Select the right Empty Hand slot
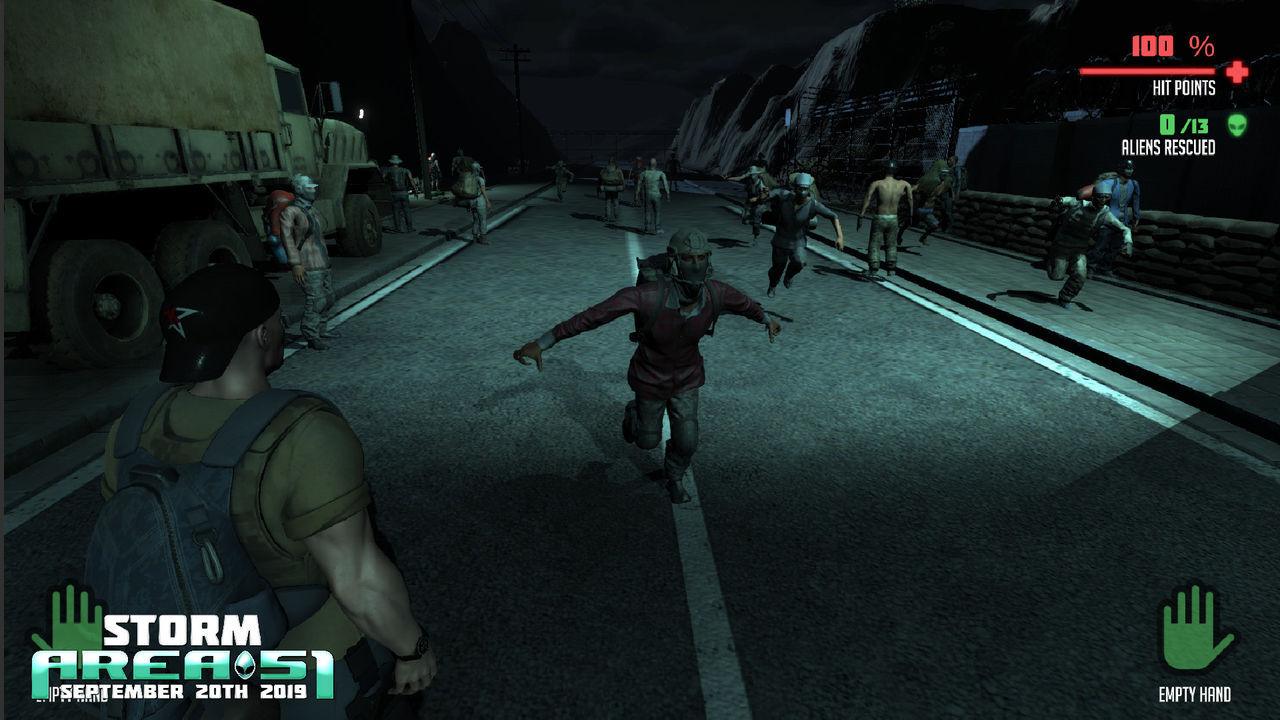 pyautogui.click(x=1196, y=630)
